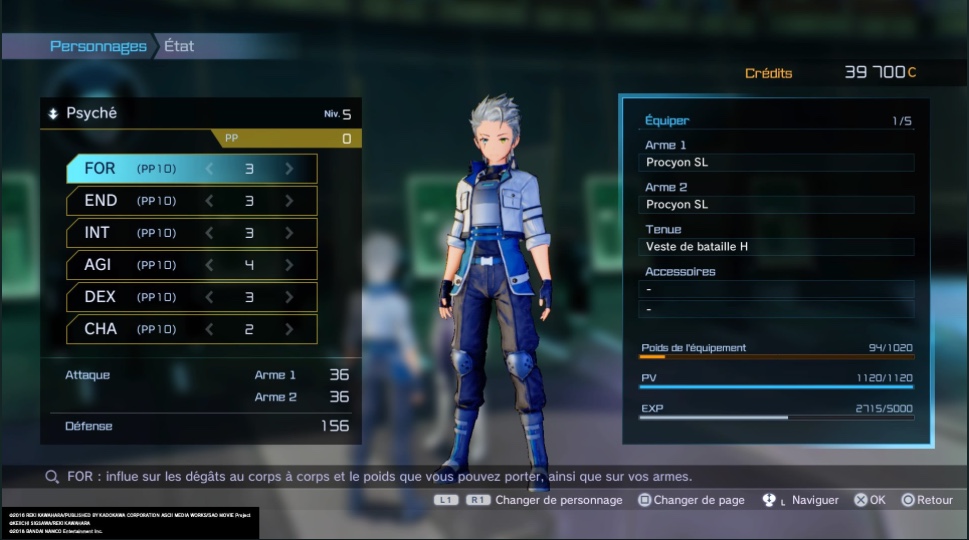This screenshot has width=969, height=540.
Task: Increase FOR with the right arrow
Action: (289, 169)
